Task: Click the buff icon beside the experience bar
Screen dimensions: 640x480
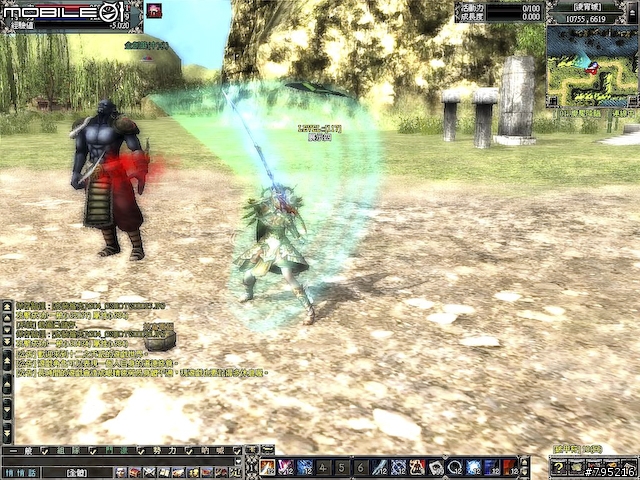Action: (x=155, y=11)
